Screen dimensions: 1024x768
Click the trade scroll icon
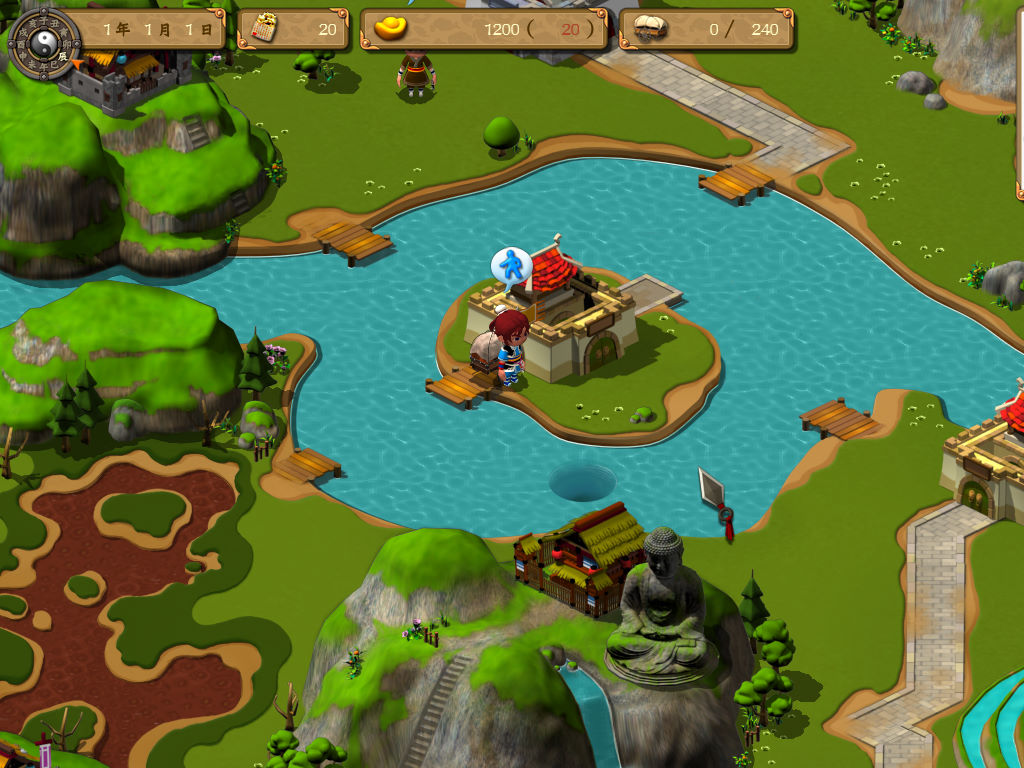[263, 28]
